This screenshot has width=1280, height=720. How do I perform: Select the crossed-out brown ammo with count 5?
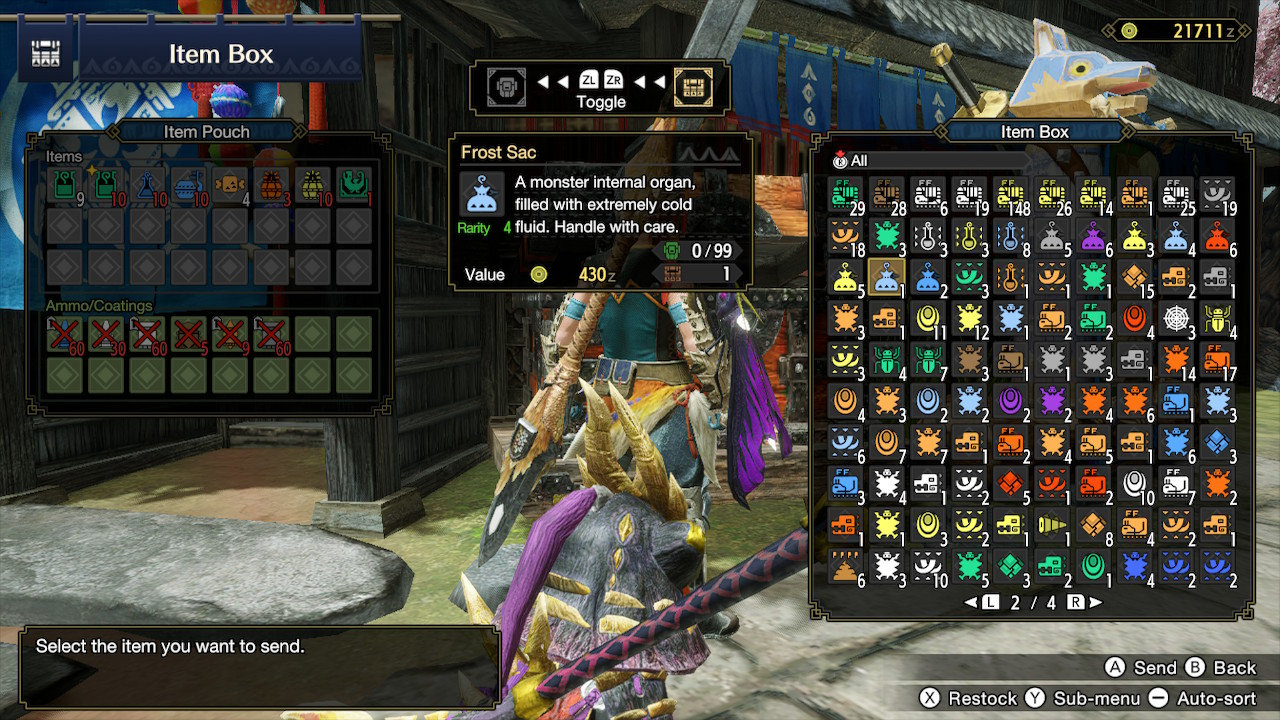188,334
